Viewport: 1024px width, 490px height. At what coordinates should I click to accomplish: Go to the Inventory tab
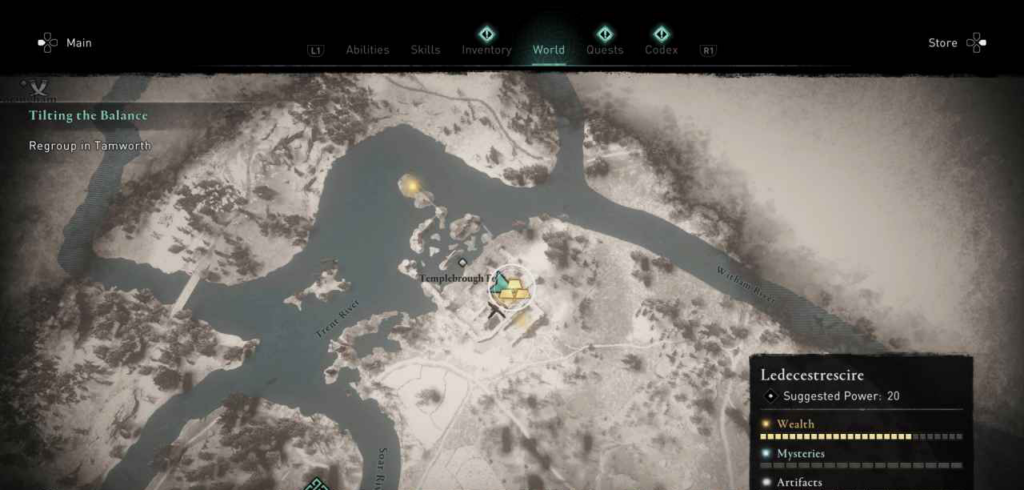pyautogui.click(x=486, y=50)
